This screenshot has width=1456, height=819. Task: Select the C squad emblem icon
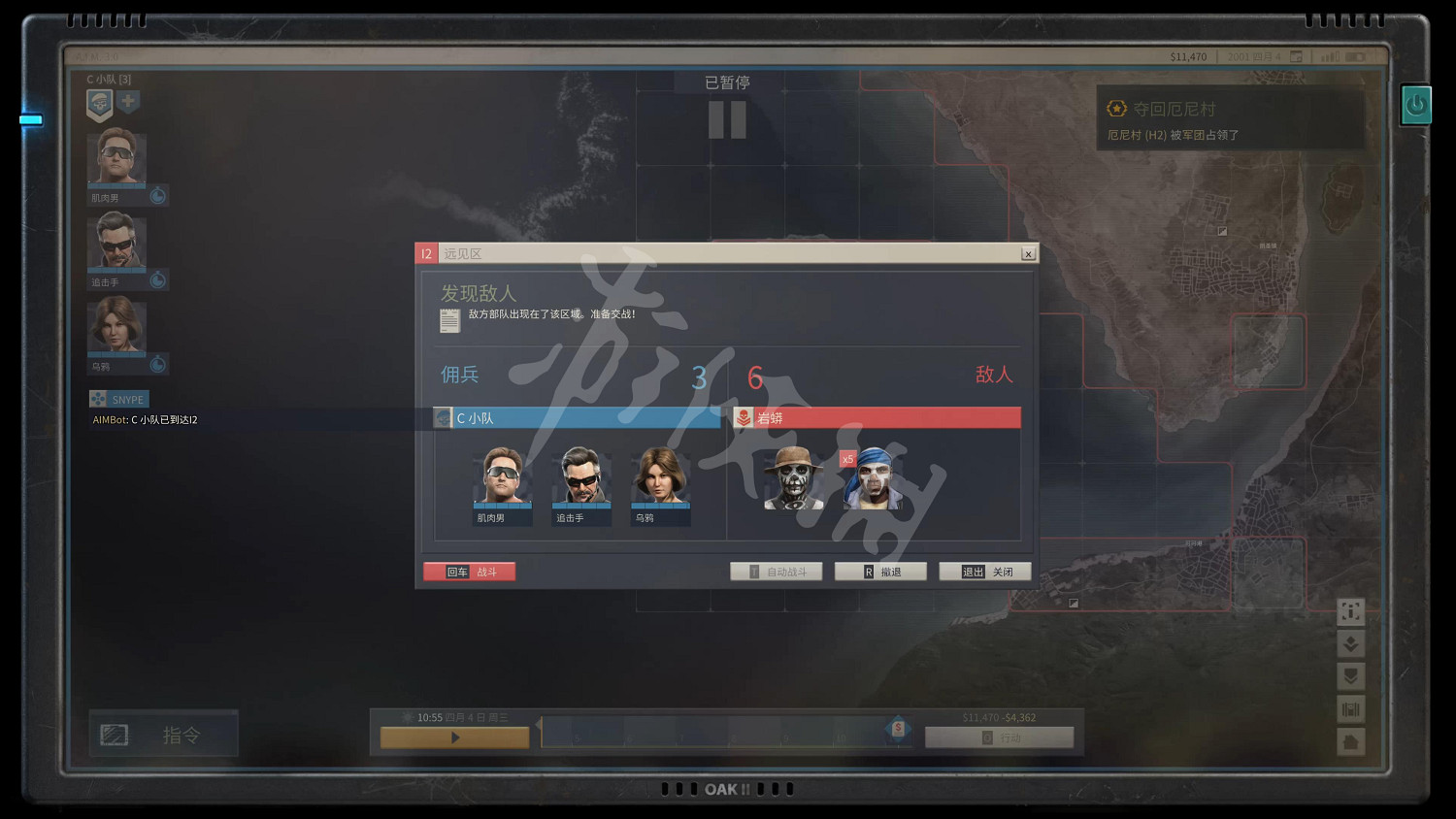[x=99, y=104]
